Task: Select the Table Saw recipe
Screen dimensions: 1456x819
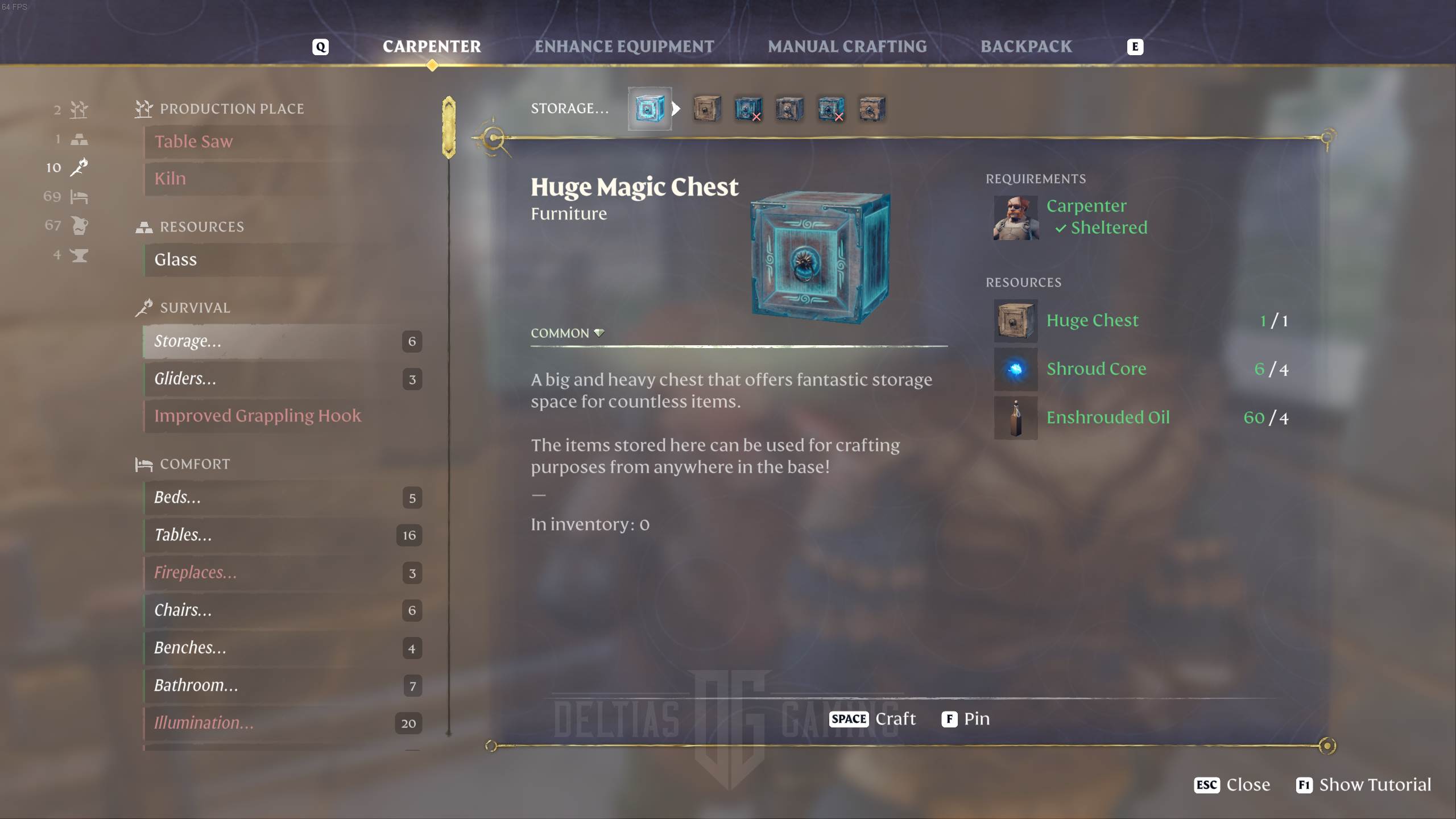Action: 193,142
